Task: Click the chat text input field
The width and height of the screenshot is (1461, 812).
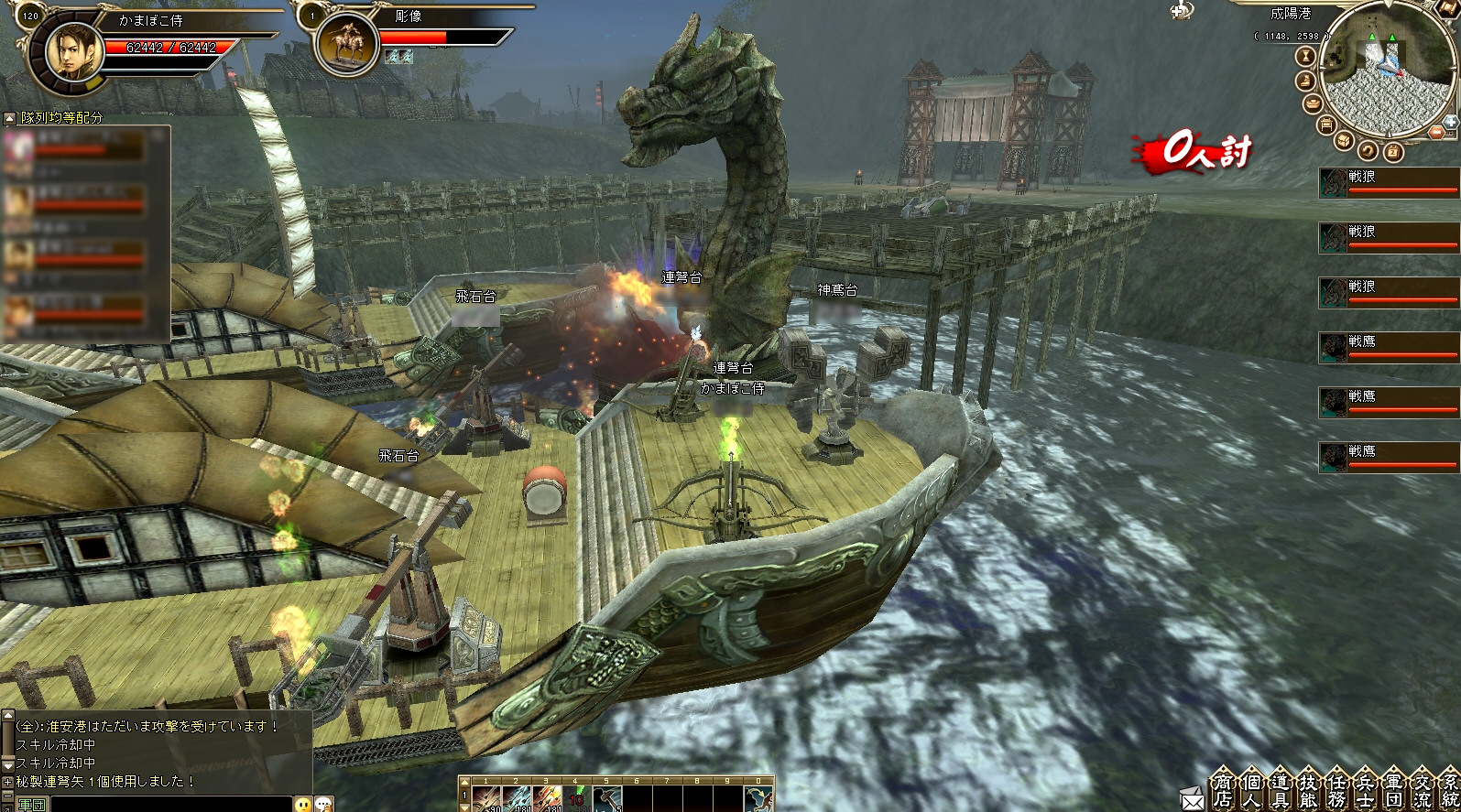Action: pyautogui.click(x=169, y=804)
